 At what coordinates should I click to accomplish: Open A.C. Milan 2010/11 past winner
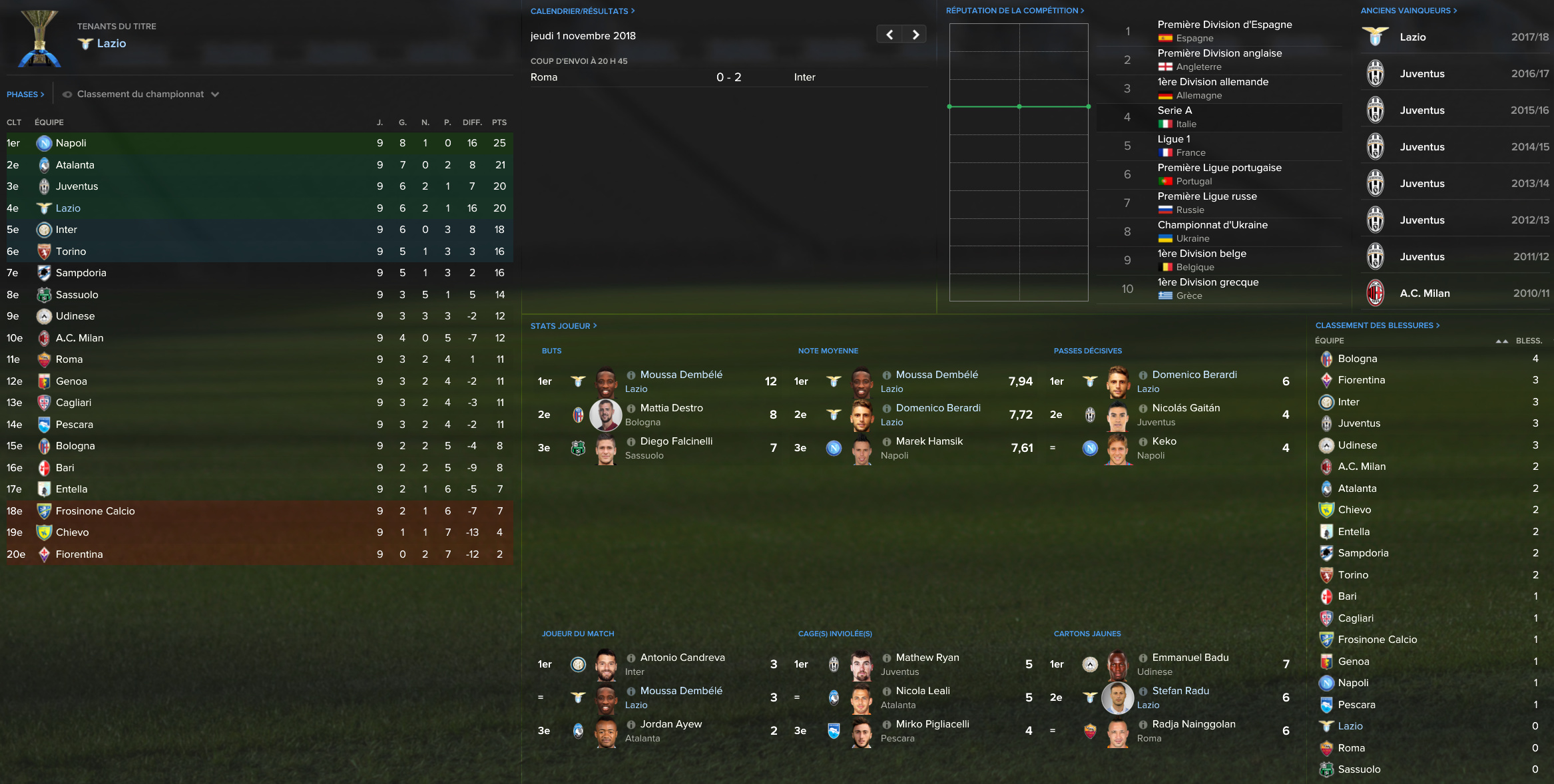click(1425, 294)
